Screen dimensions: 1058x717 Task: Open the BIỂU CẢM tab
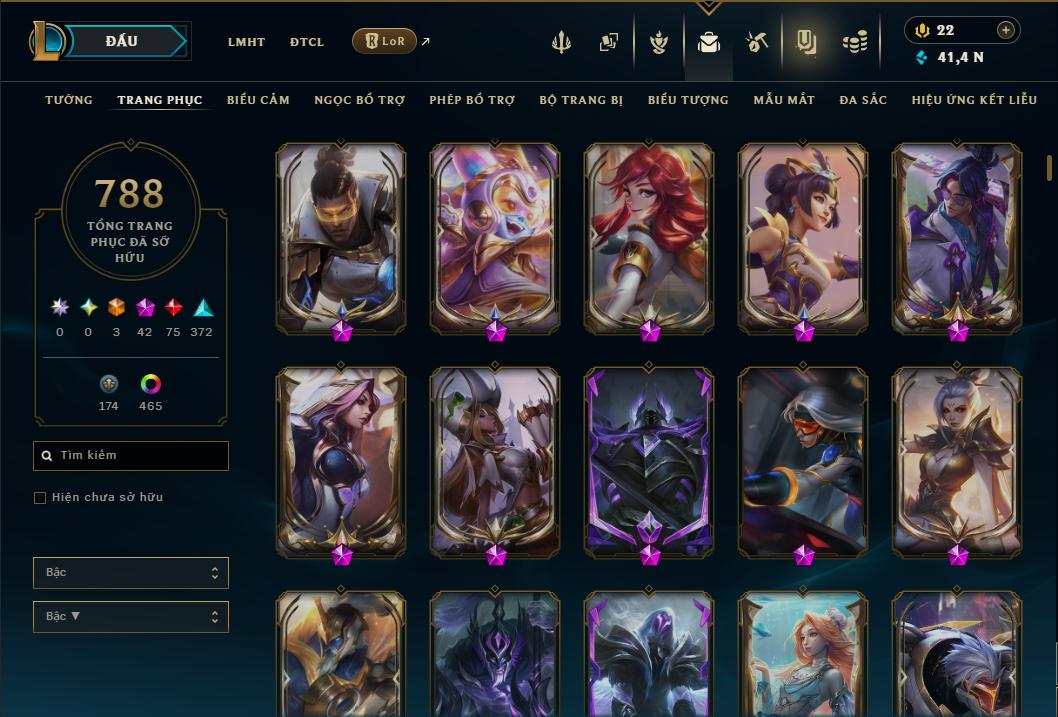pos(258,100)
